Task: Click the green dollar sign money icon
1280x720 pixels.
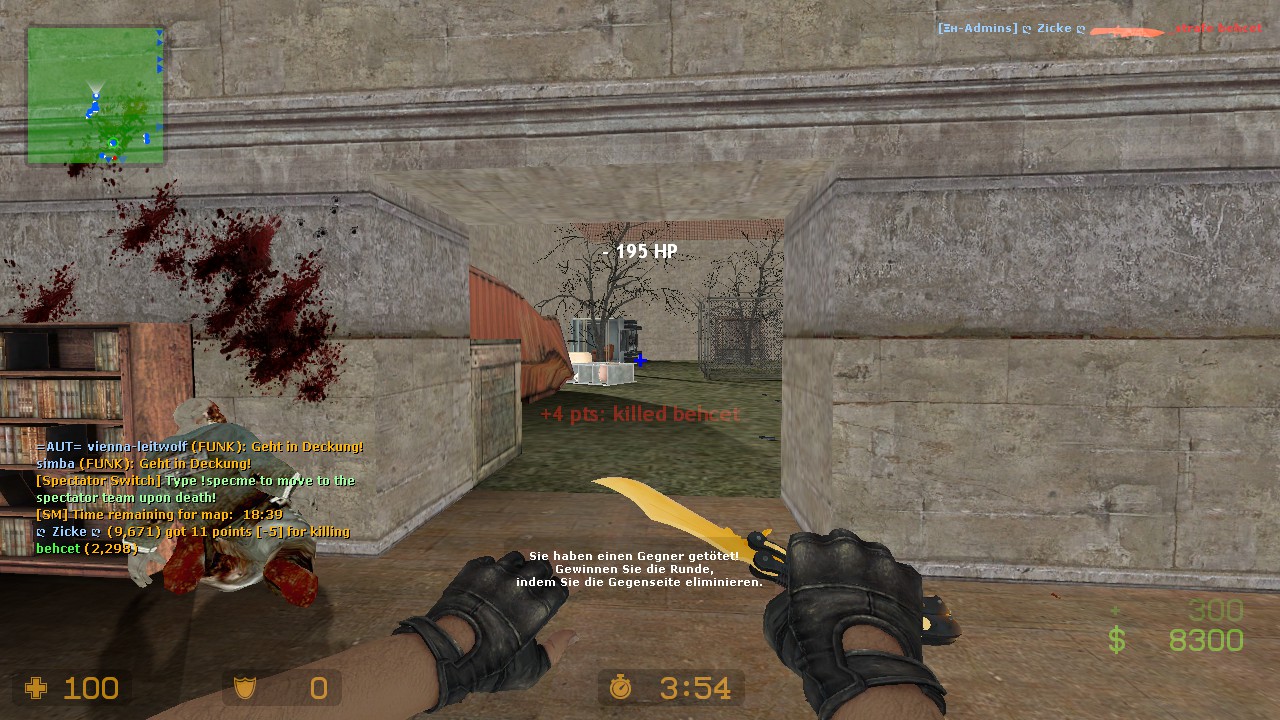Action: pos(1115,638)
